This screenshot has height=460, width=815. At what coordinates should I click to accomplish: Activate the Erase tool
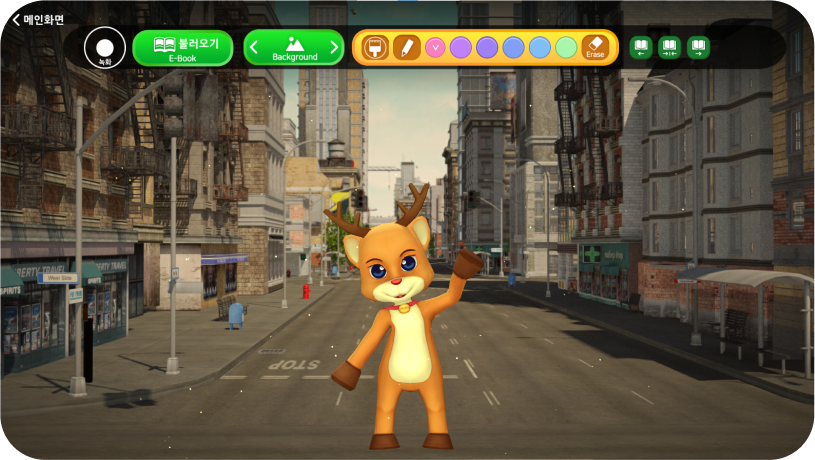click(595, 48)
